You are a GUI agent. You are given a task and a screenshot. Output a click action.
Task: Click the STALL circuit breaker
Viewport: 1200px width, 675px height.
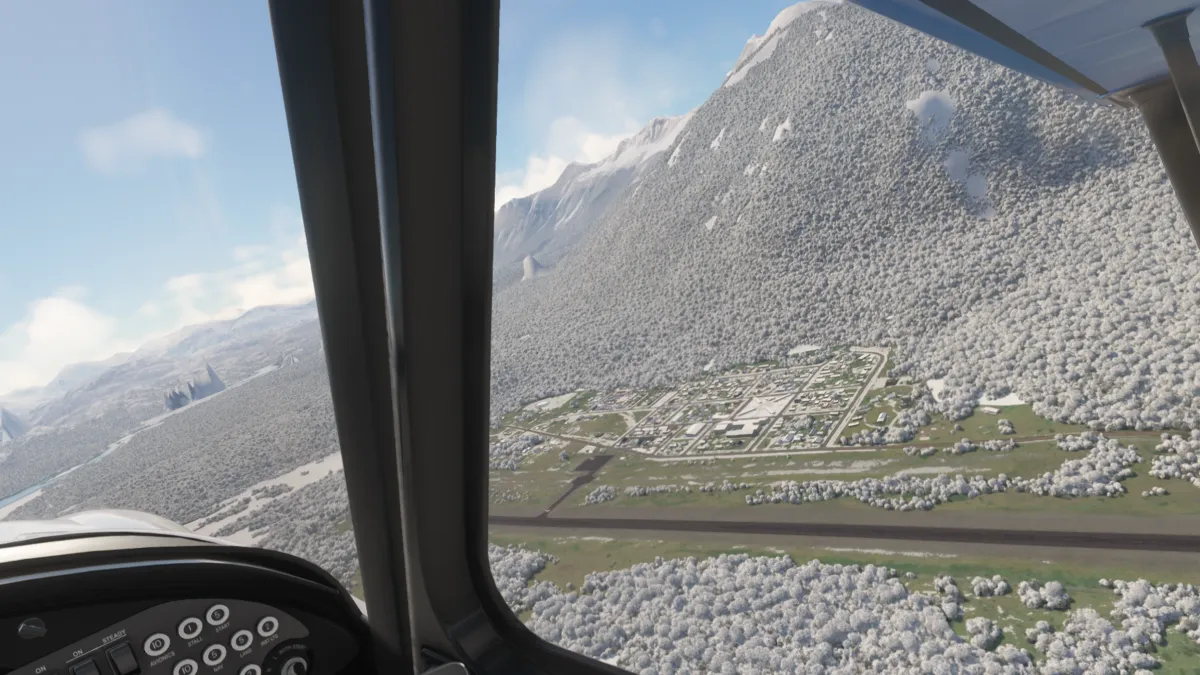coord(190,628)
